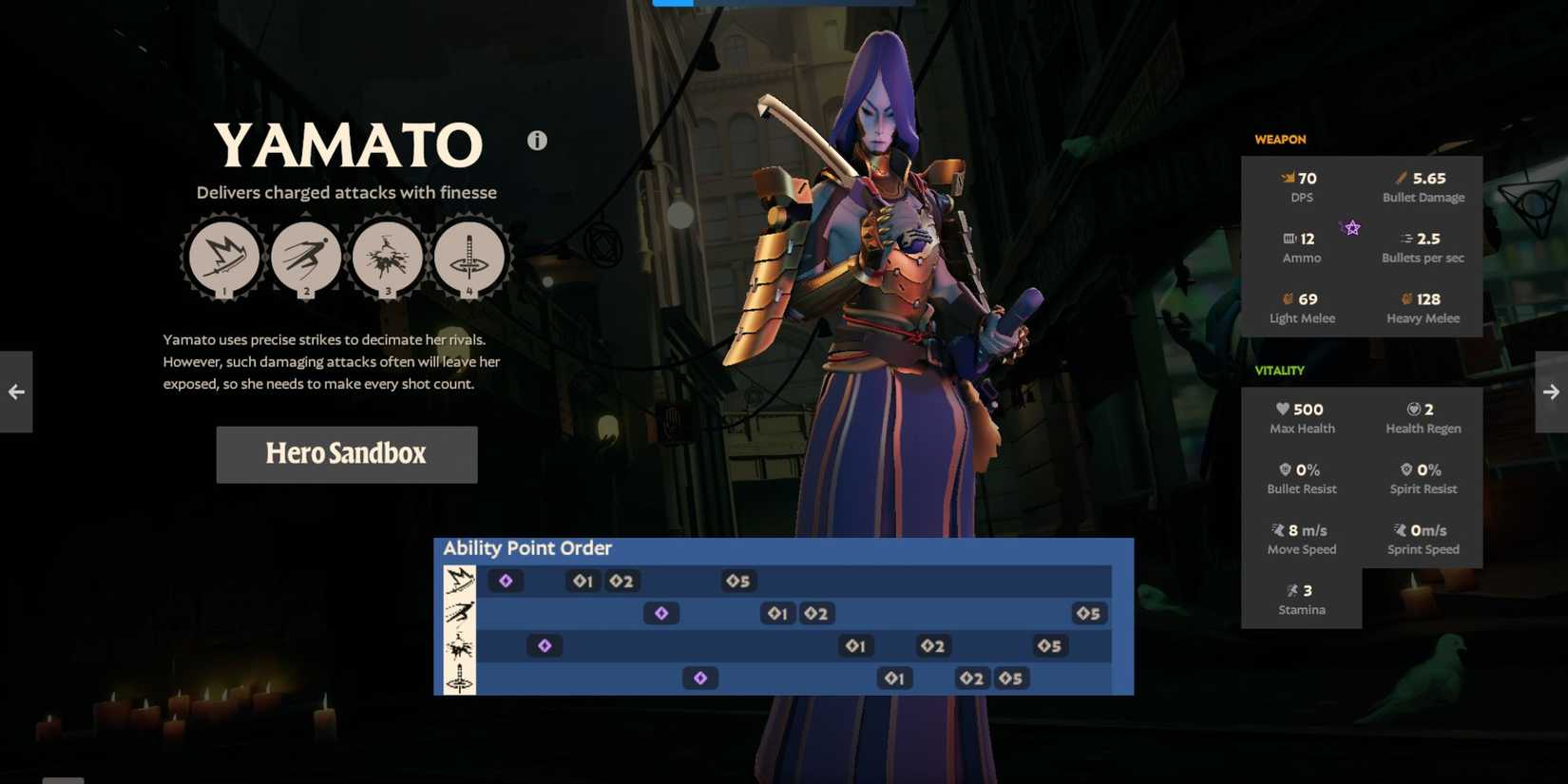Image resolution: width=1568 pixels, height=784 pixels.
Task: Click the Ability Point Order title bar
Action: [x=526, y=548]
